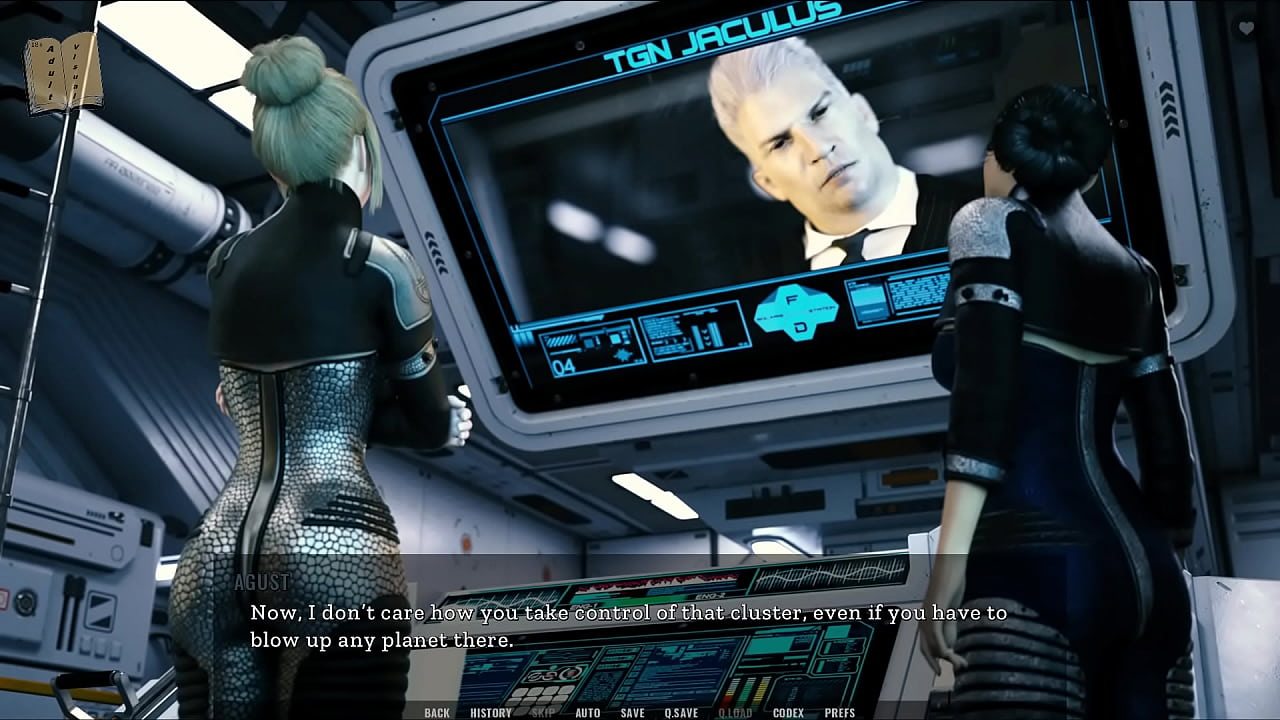Quick save with Q.SAVE

[681, 713]
